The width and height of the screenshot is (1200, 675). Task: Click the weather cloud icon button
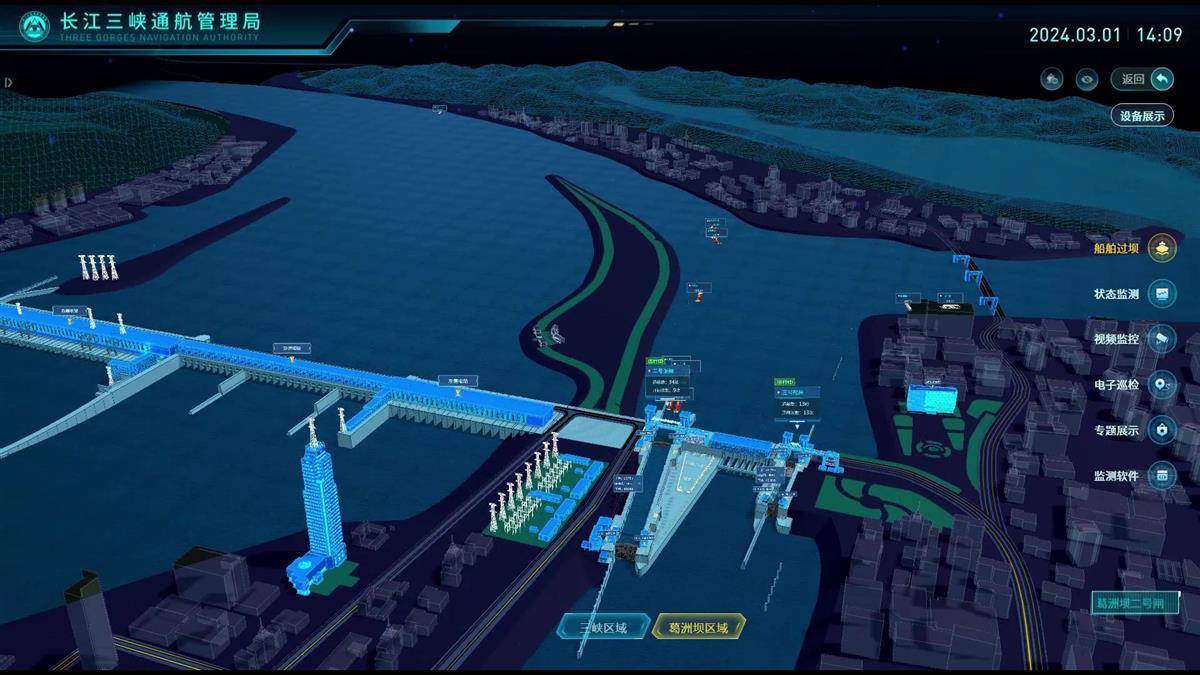point(1051,79)
